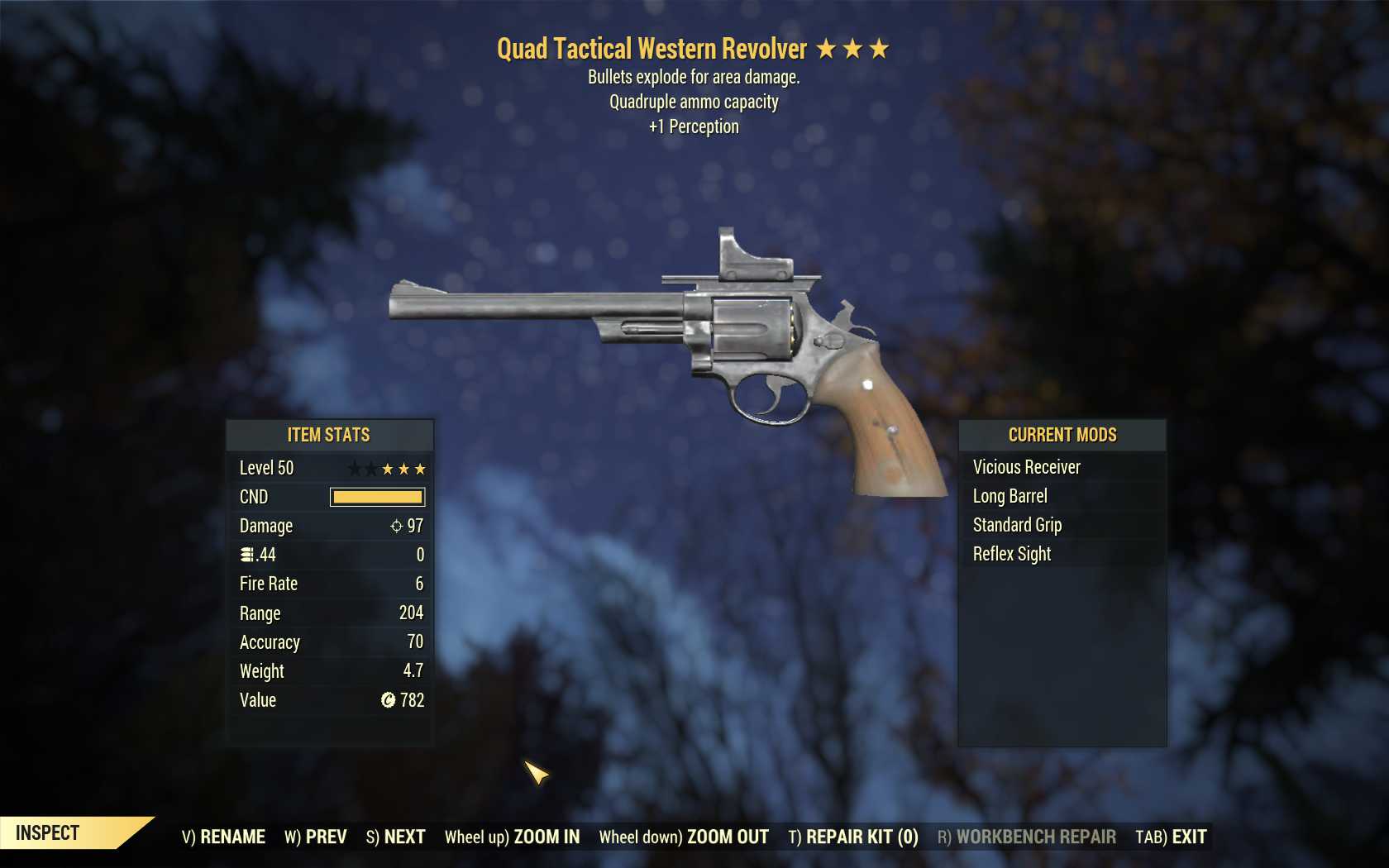Select Zoom Out on the bottom bar

point(684,837)
